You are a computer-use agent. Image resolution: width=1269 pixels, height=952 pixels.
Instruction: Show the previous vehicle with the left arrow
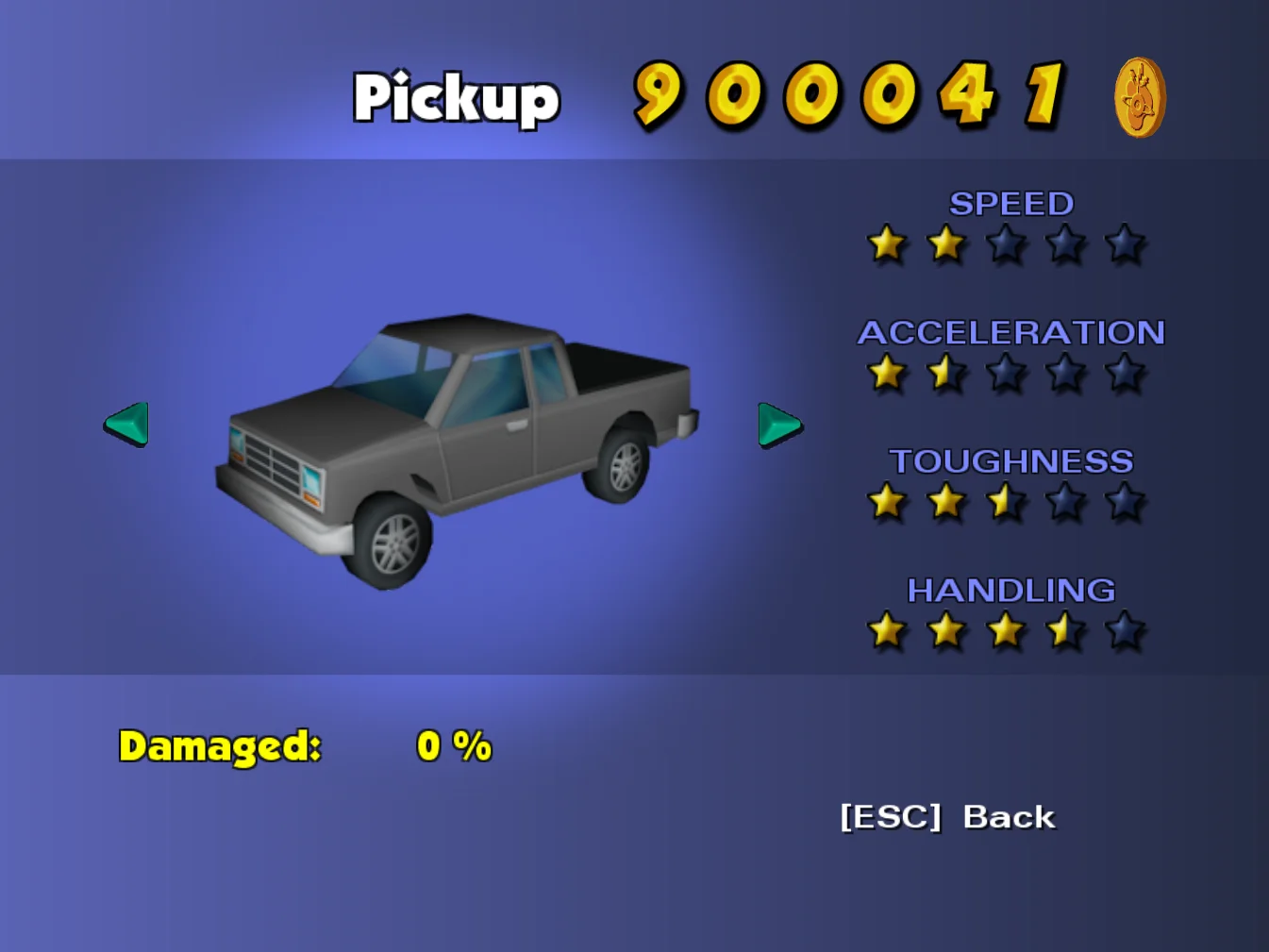pyautogui.click(x=127, y=424)
